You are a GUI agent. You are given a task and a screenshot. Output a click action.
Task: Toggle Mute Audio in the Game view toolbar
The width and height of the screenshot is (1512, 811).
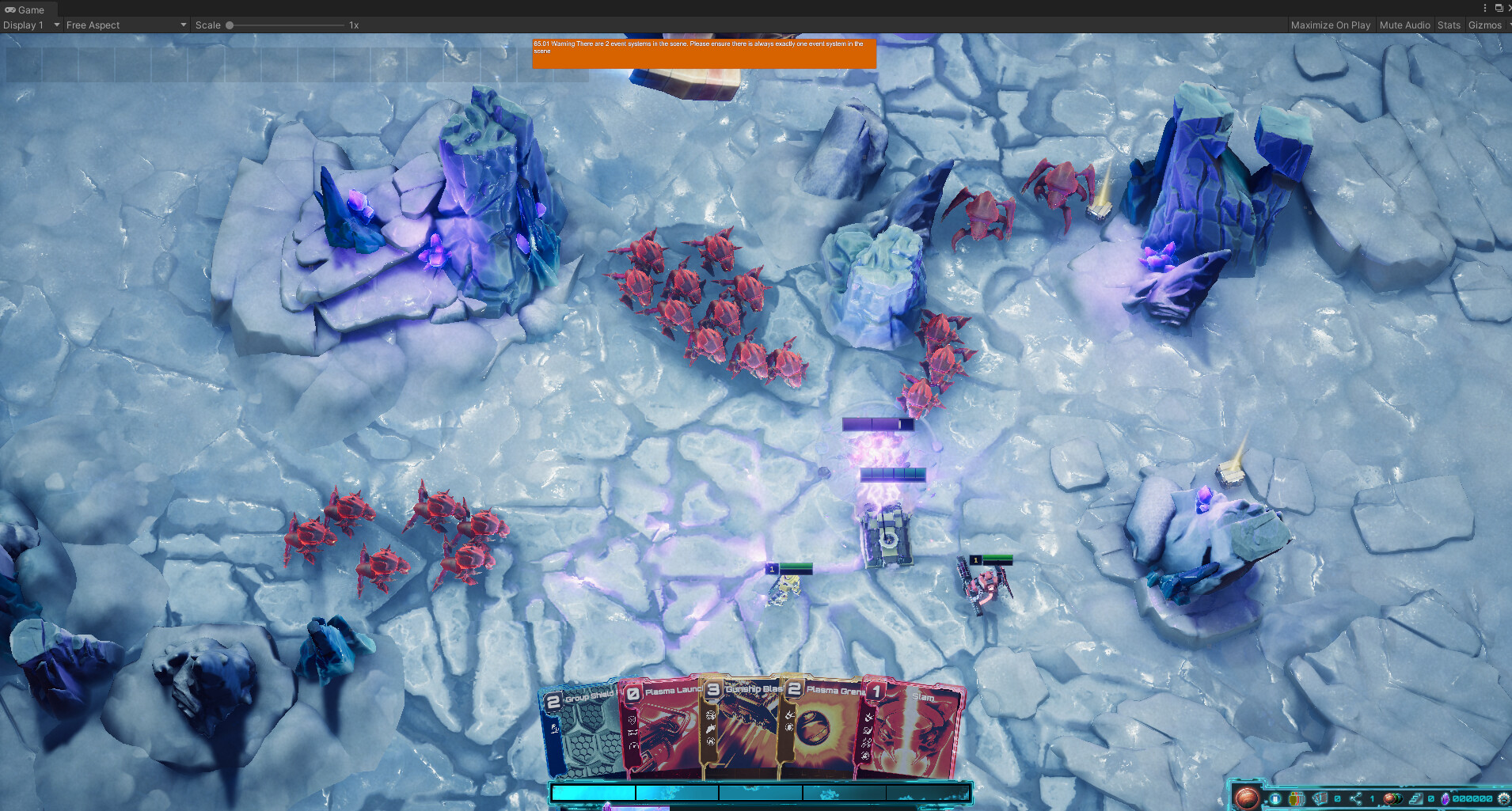[x=1404, y=25]
